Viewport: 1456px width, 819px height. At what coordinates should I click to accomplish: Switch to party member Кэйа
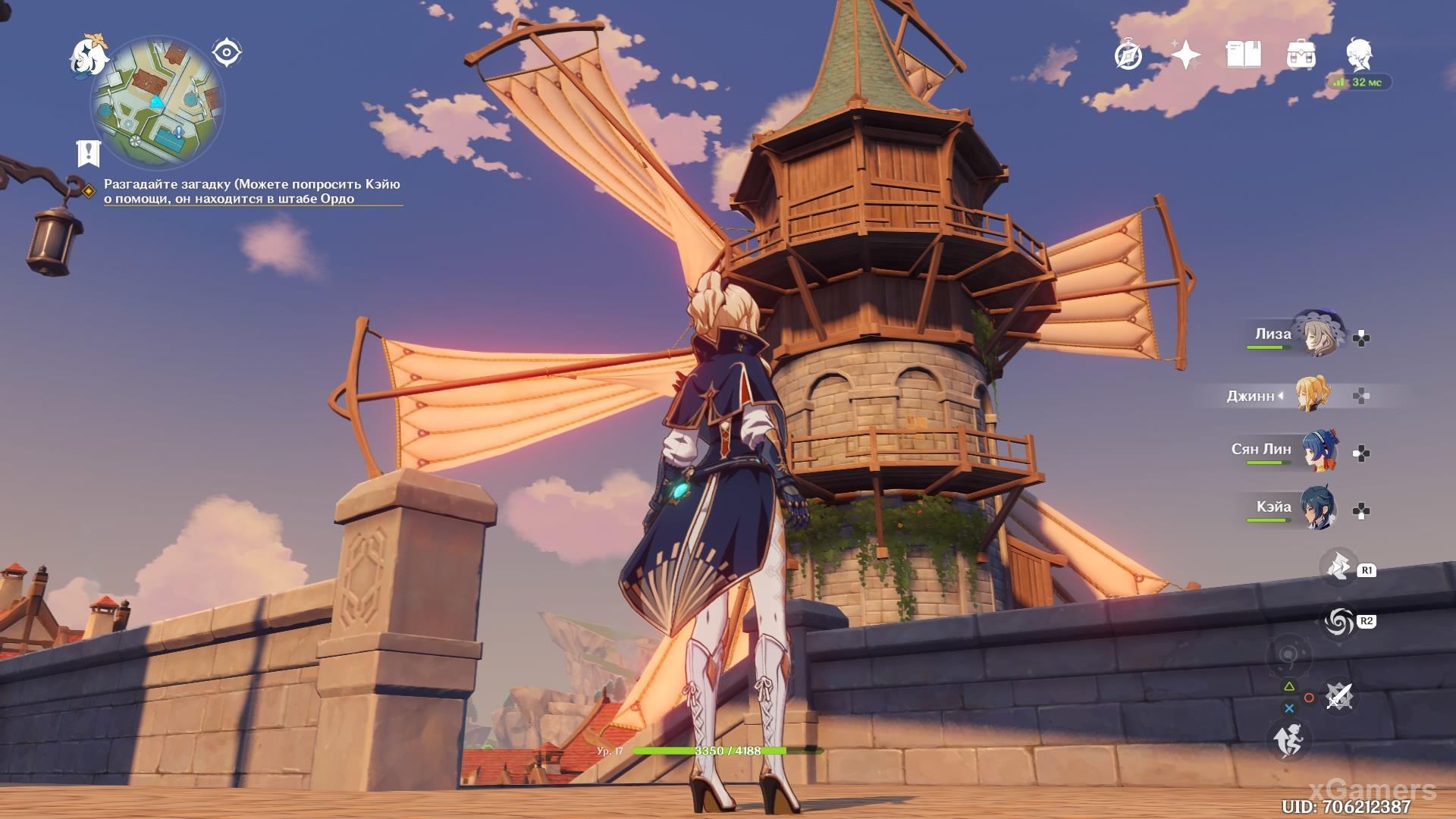tap(1318, 509)
